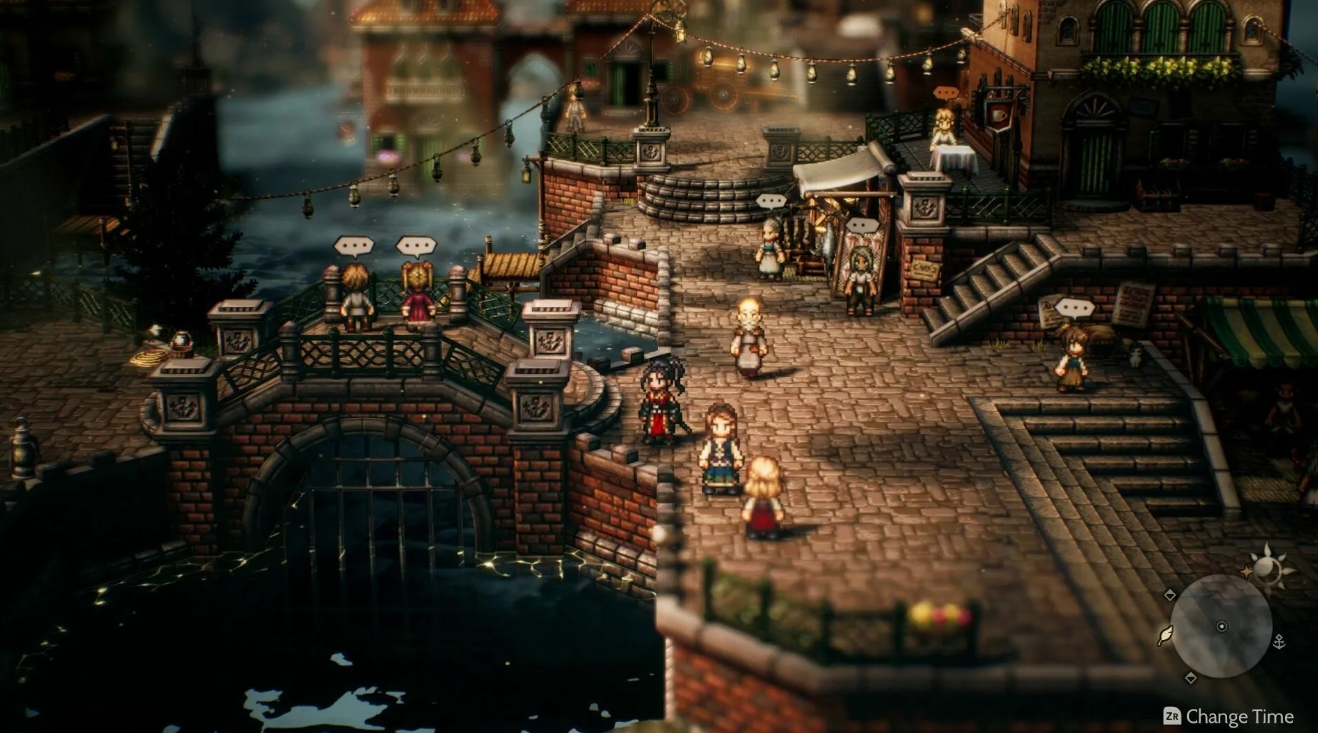
Task: Select the anchor landmark icon on the minimap
Action: (x=1279, y=643)
